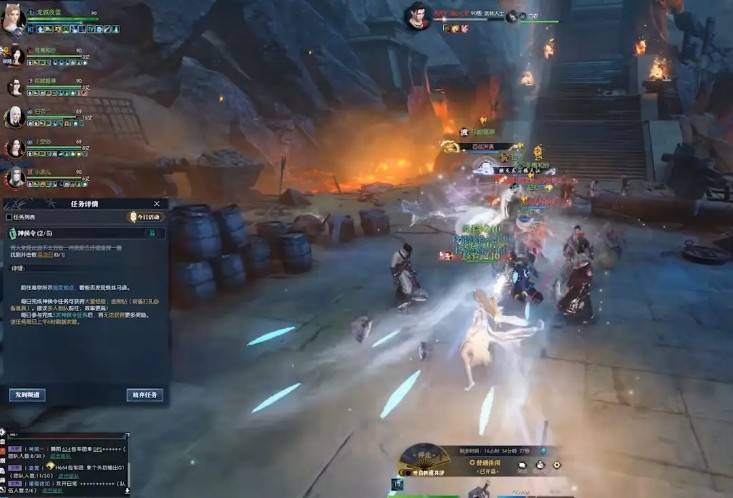Select the target portrait at top center
The width and height of the screenshot is (733, 498).
click(418, 15)
